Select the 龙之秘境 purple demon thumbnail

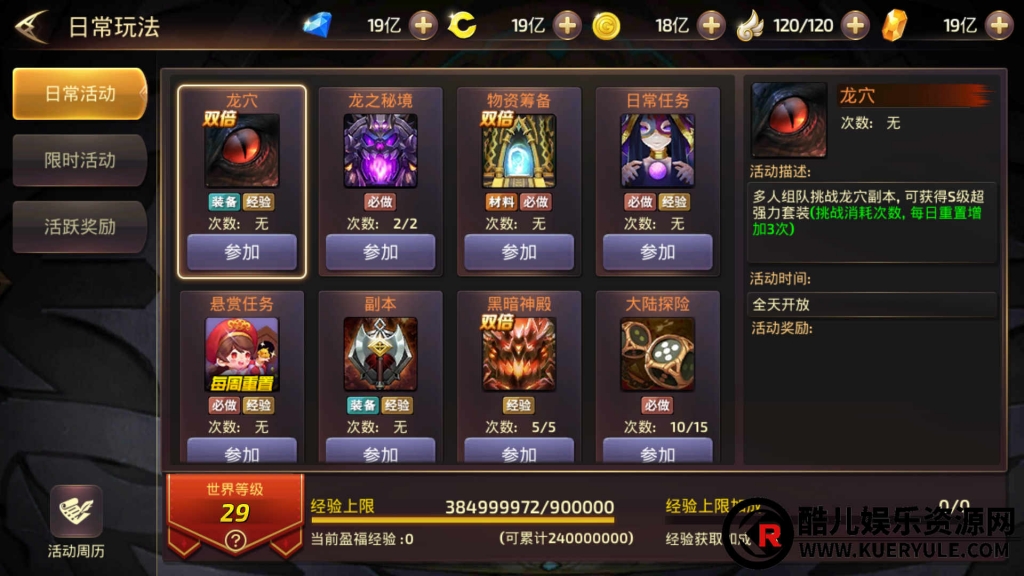coord(380,151)
